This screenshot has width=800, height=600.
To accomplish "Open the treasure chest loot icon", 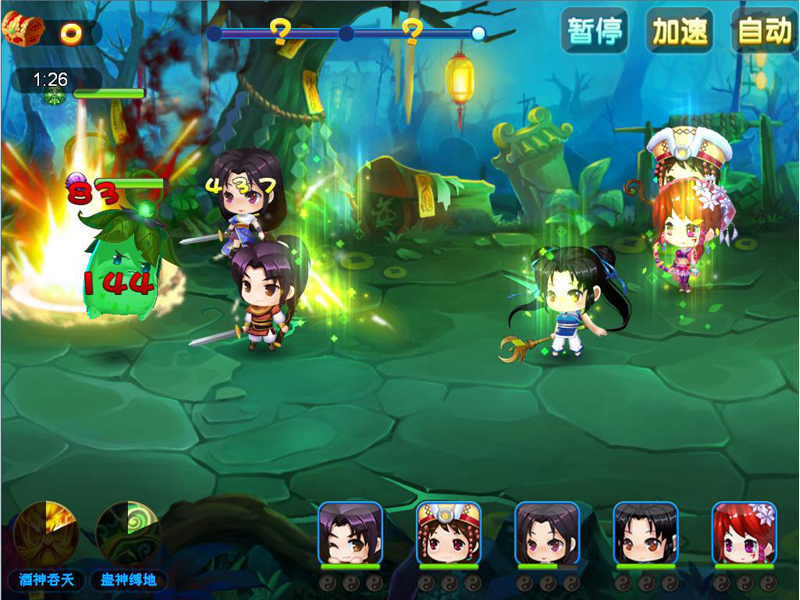I will click(23, 31).
